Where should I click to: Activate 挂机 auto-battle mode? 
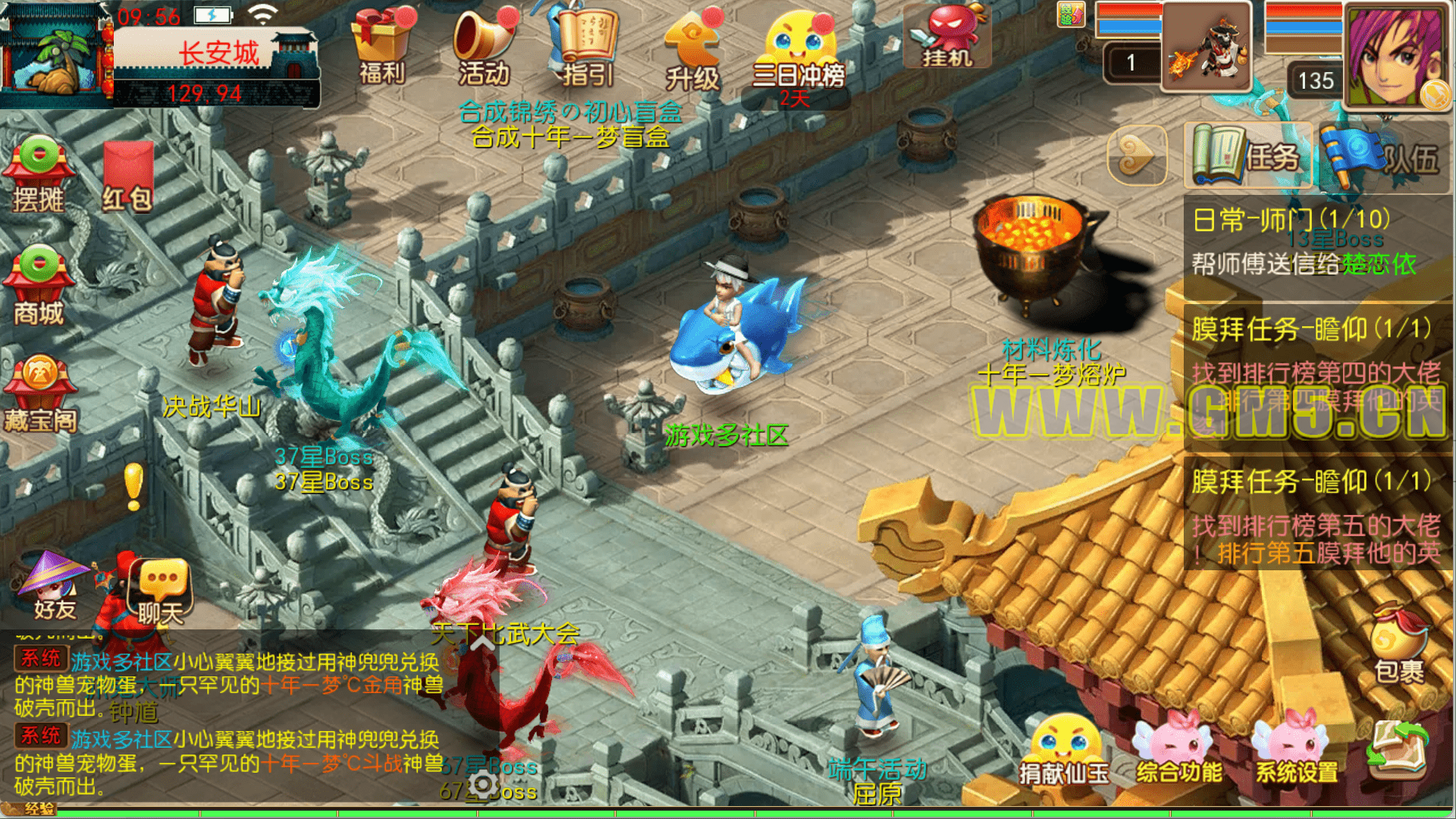tap(948, 36)
